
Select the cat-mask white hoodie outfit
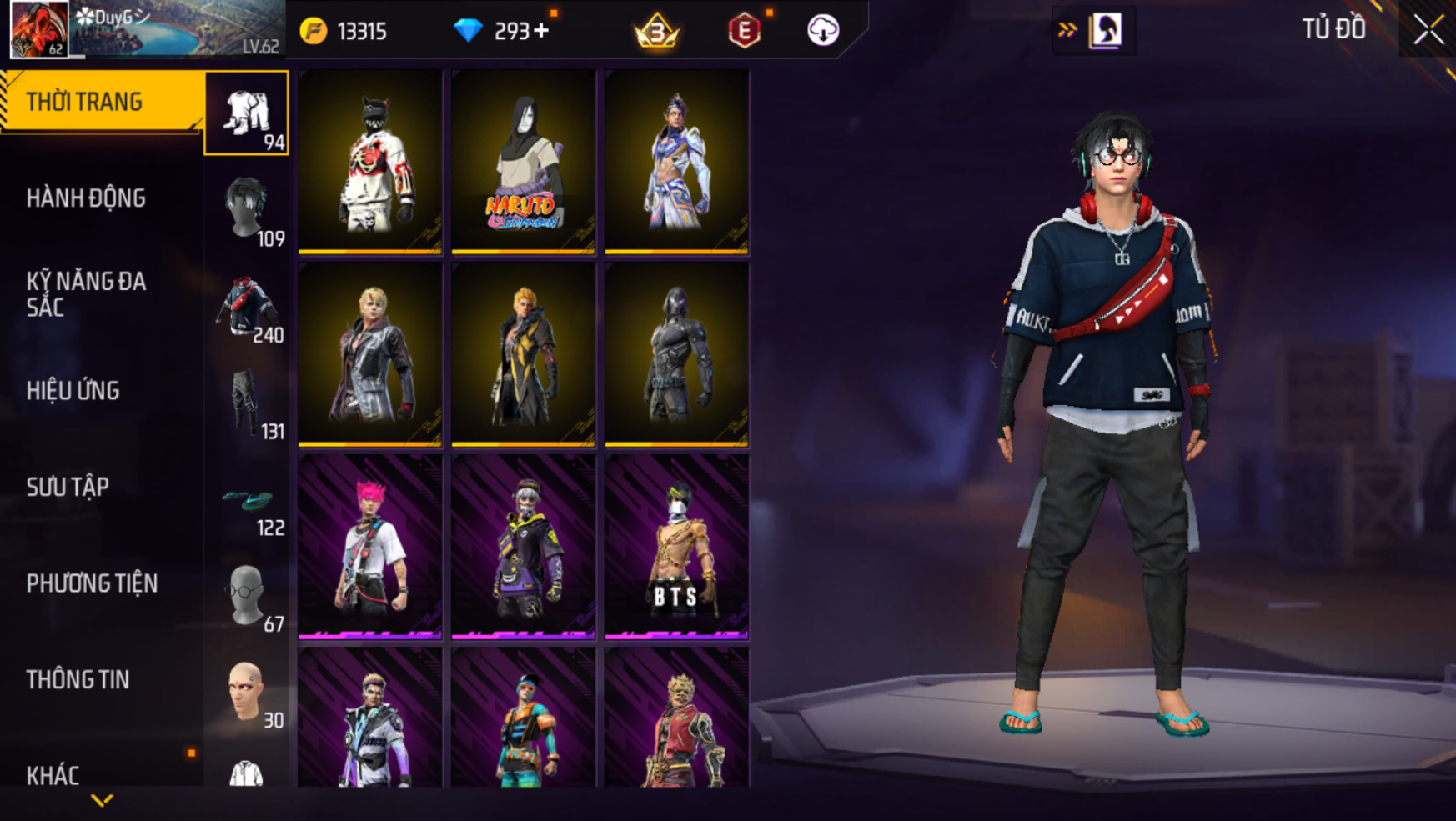click(x=369, y=161)
